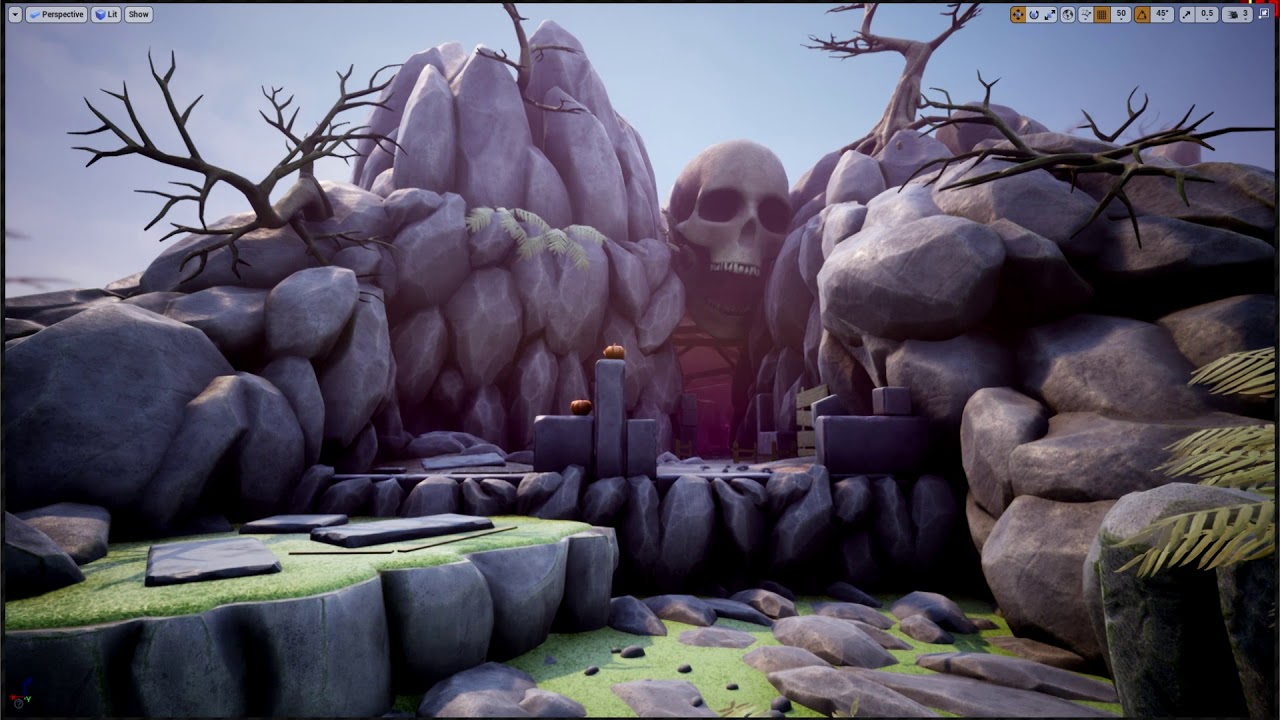The image size is (1280, 720).
Task: Open the 45° rotation snap dropdown
Action: (1162, 15)
